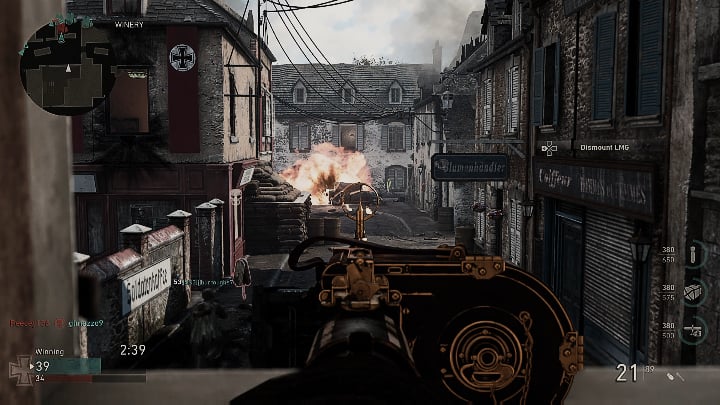Click the Iron Cross team emblem
This screenshot has height=405, width=720.
point(20,366)
